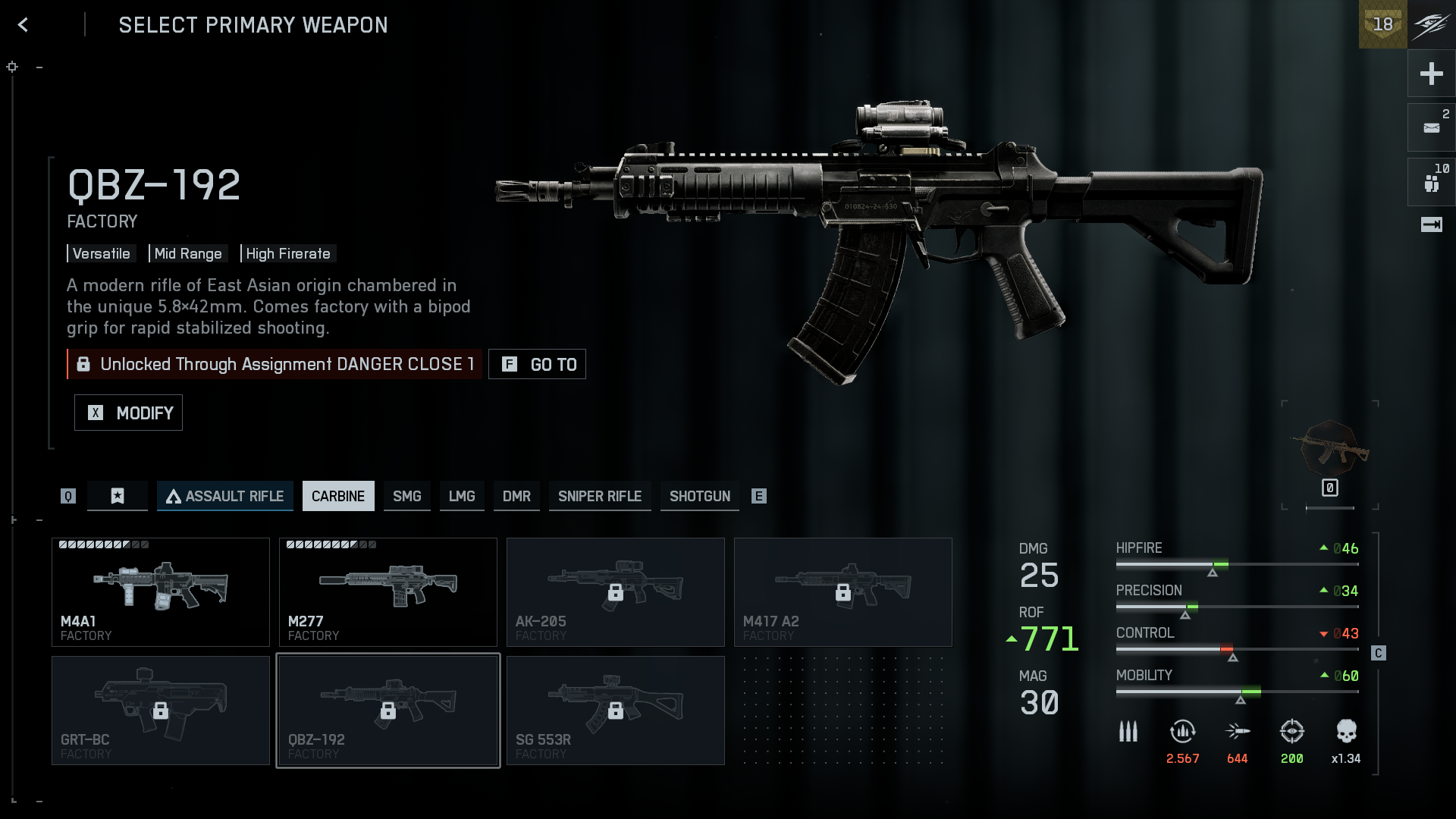1456x819 pixels.
Task: Select the locked AK-205 tile
Action: (x=615, y=591)
